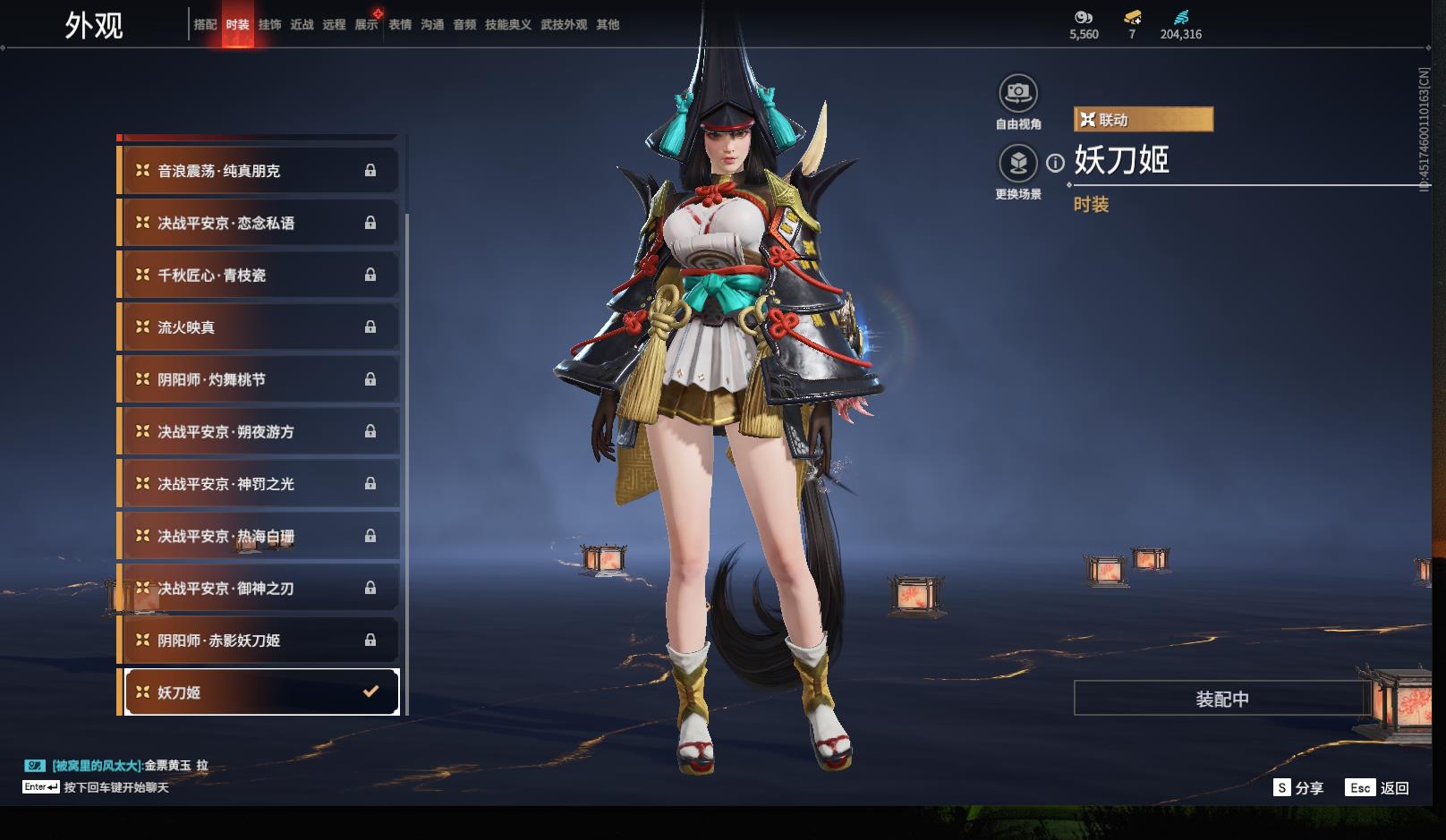
Task: Show outfit info via the info icon
Action: (1056, 163)
